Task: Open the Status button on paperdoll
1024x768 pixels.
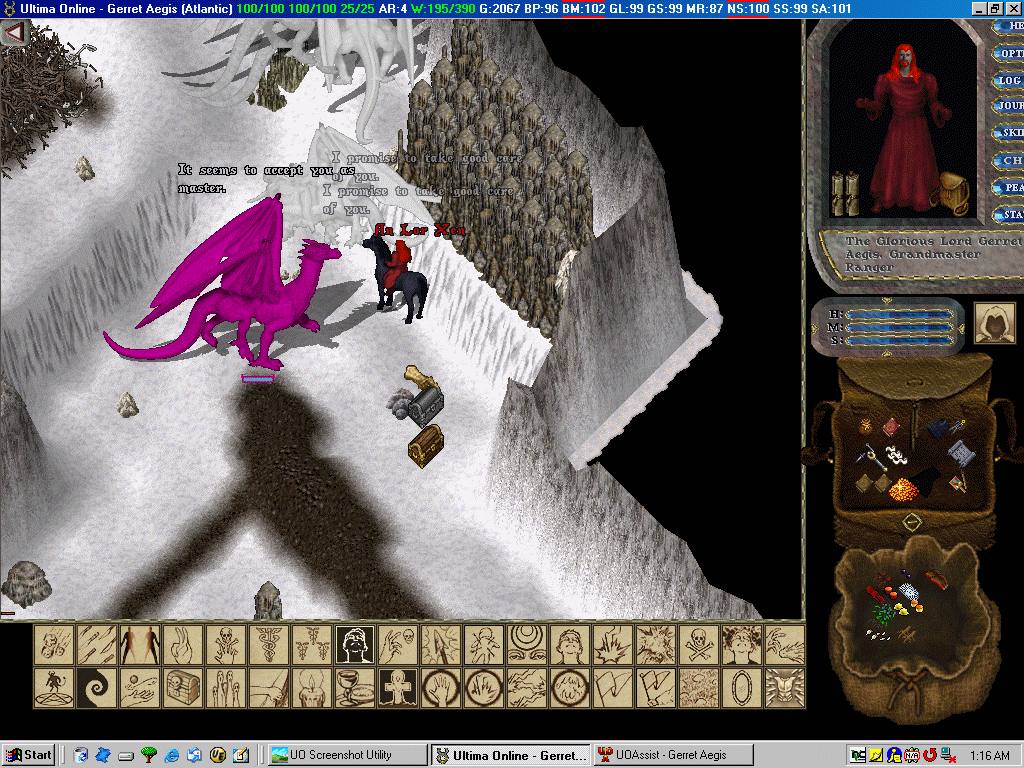Action: [x=1010, y=214]
